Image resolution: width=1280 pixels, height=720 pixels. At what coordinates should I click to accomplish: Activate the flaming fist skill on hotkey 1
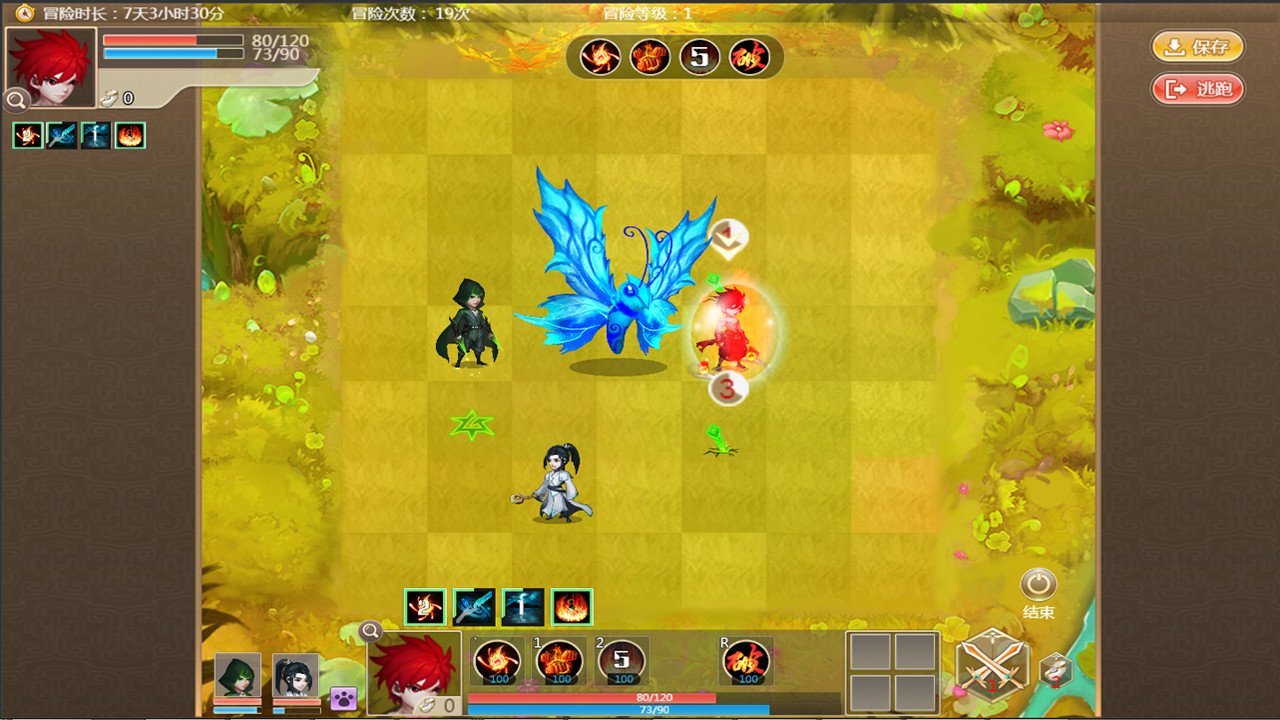pyautogui.click(x=561, y=662)
